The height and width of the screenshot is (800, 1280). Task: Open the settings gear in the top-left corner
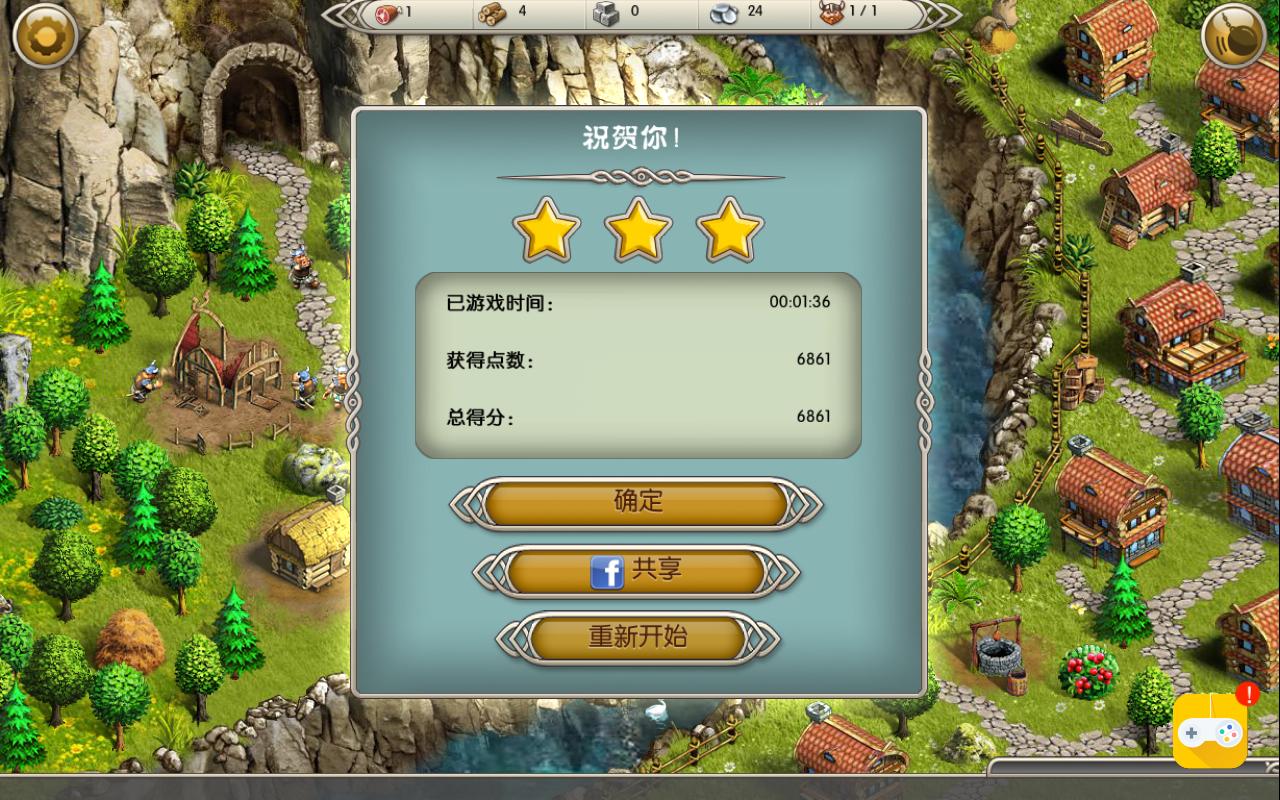(45, 36)
